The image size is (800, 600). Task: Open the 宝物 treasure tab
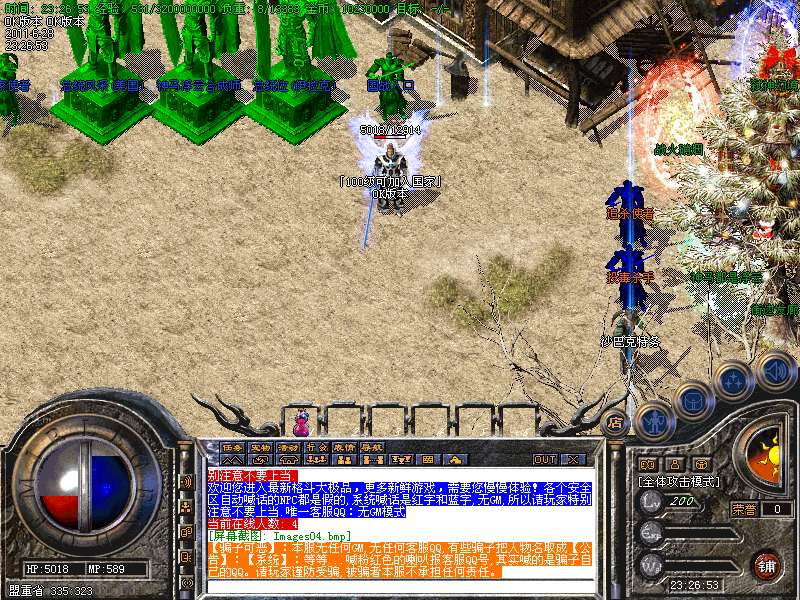tap(260, 447)
